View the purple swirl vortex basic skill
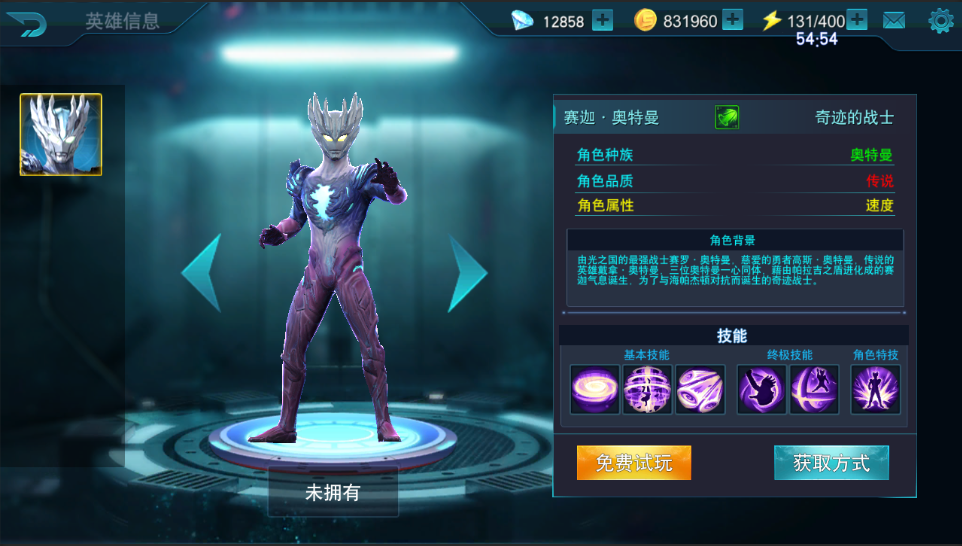Image resolution: width=962 pixels, height=546 pixels. (595, 389)
